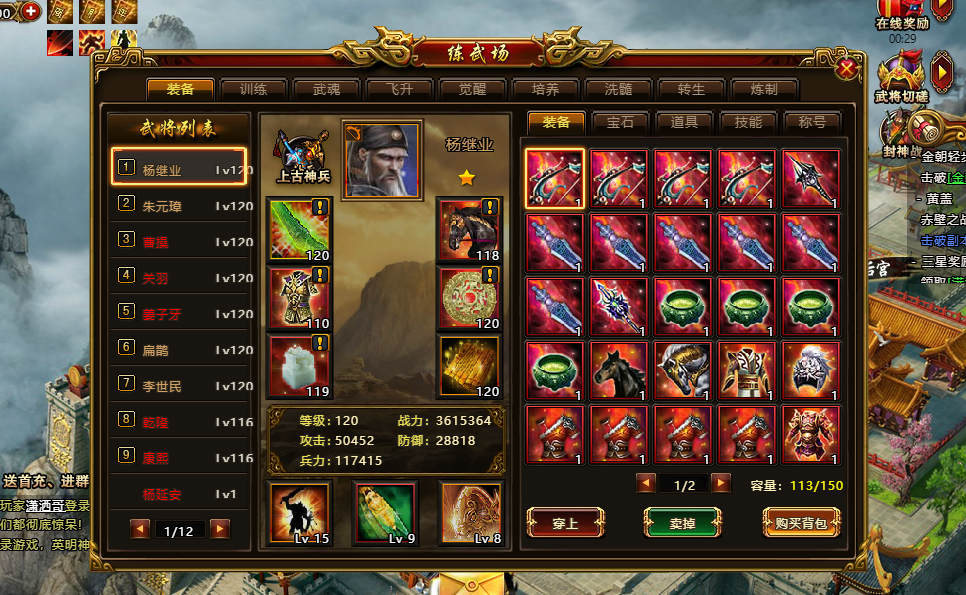966x595 pixels.
Task: Switch to the 训练 tab
Action: [253, 89]
